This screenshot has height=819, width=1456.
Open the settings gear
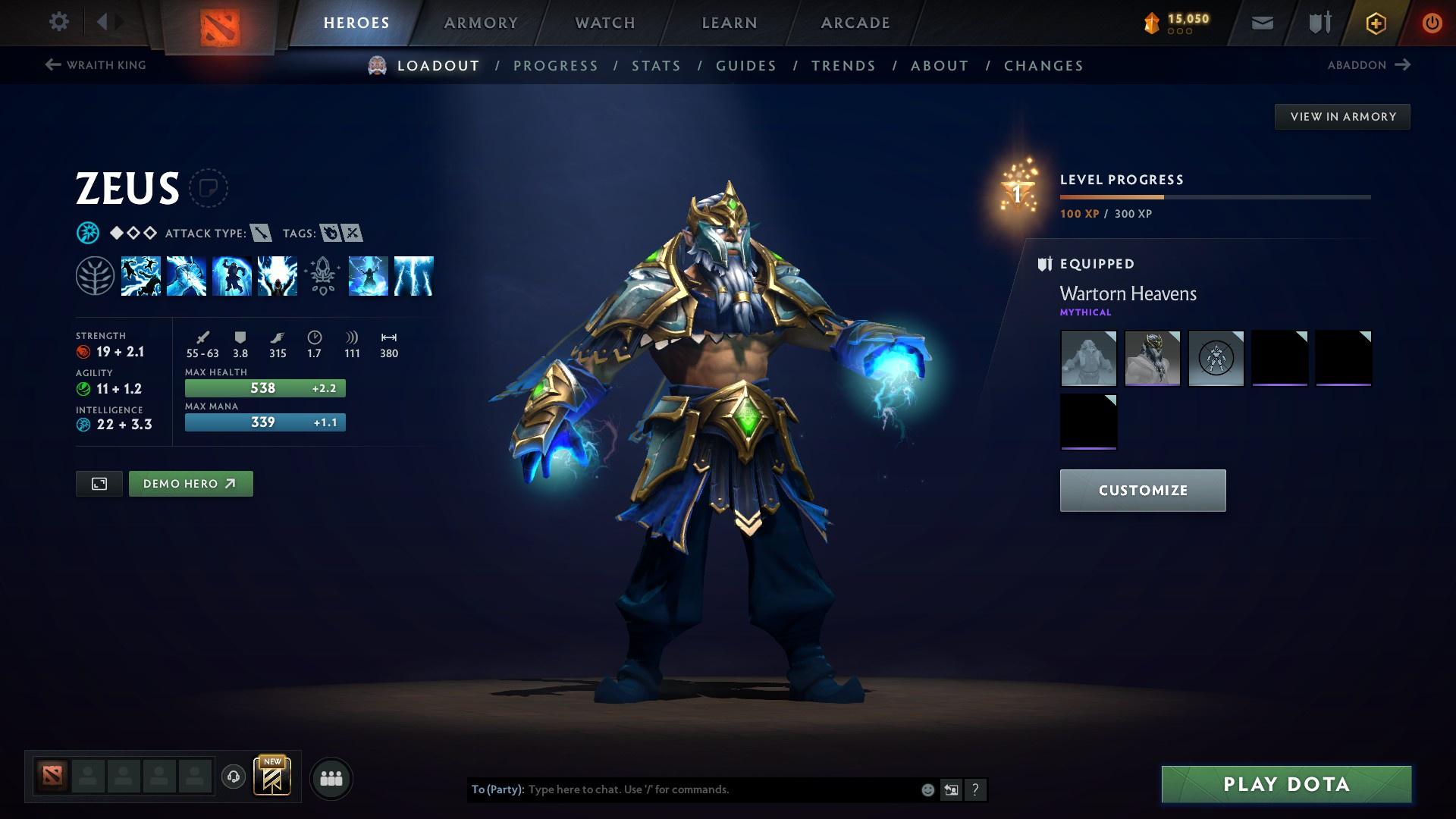pyautogui.click(x=59, y=22)
